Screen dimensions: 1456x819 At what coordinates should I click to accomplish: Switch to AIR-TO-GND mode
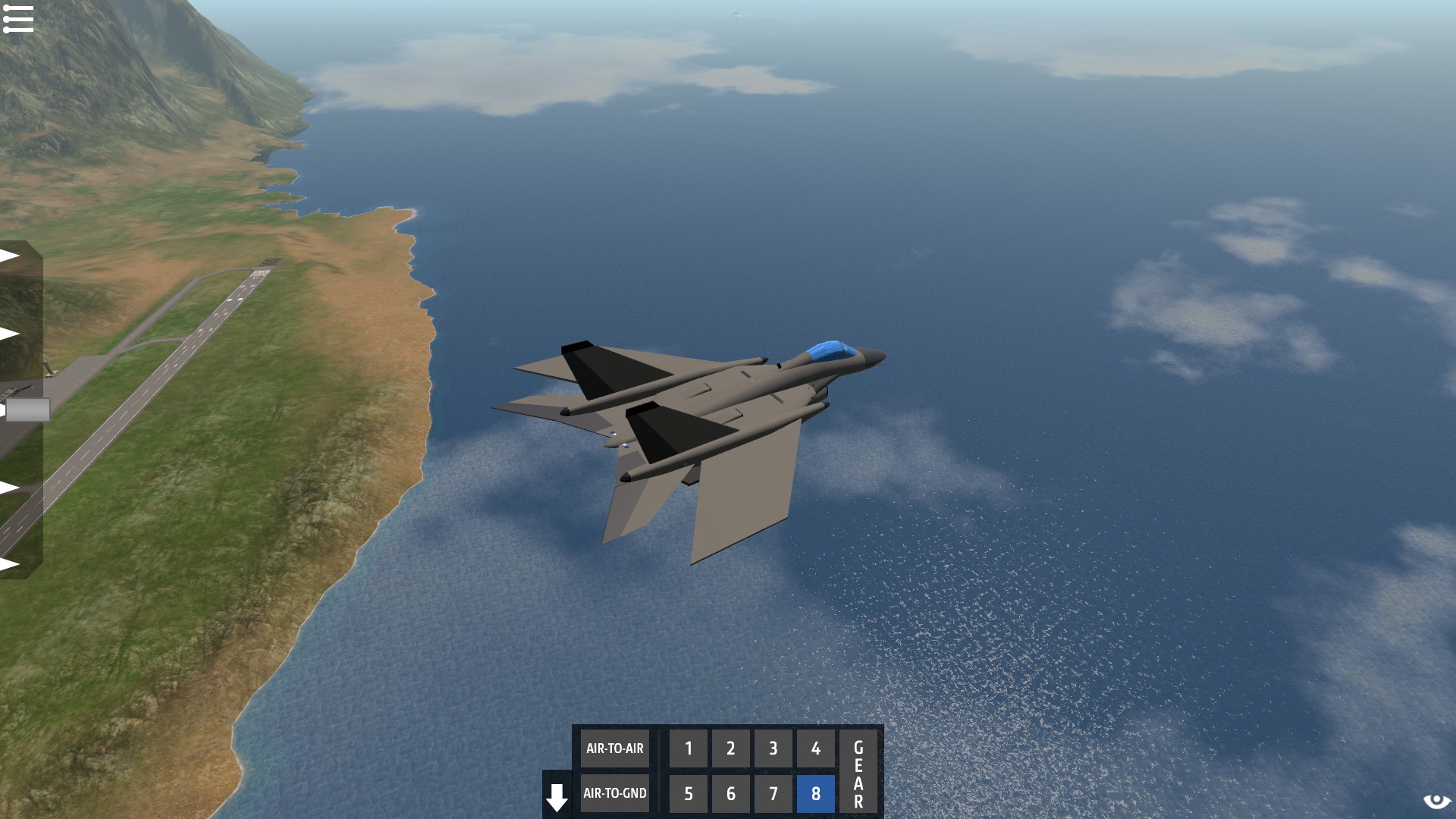[x=614, y=793]
